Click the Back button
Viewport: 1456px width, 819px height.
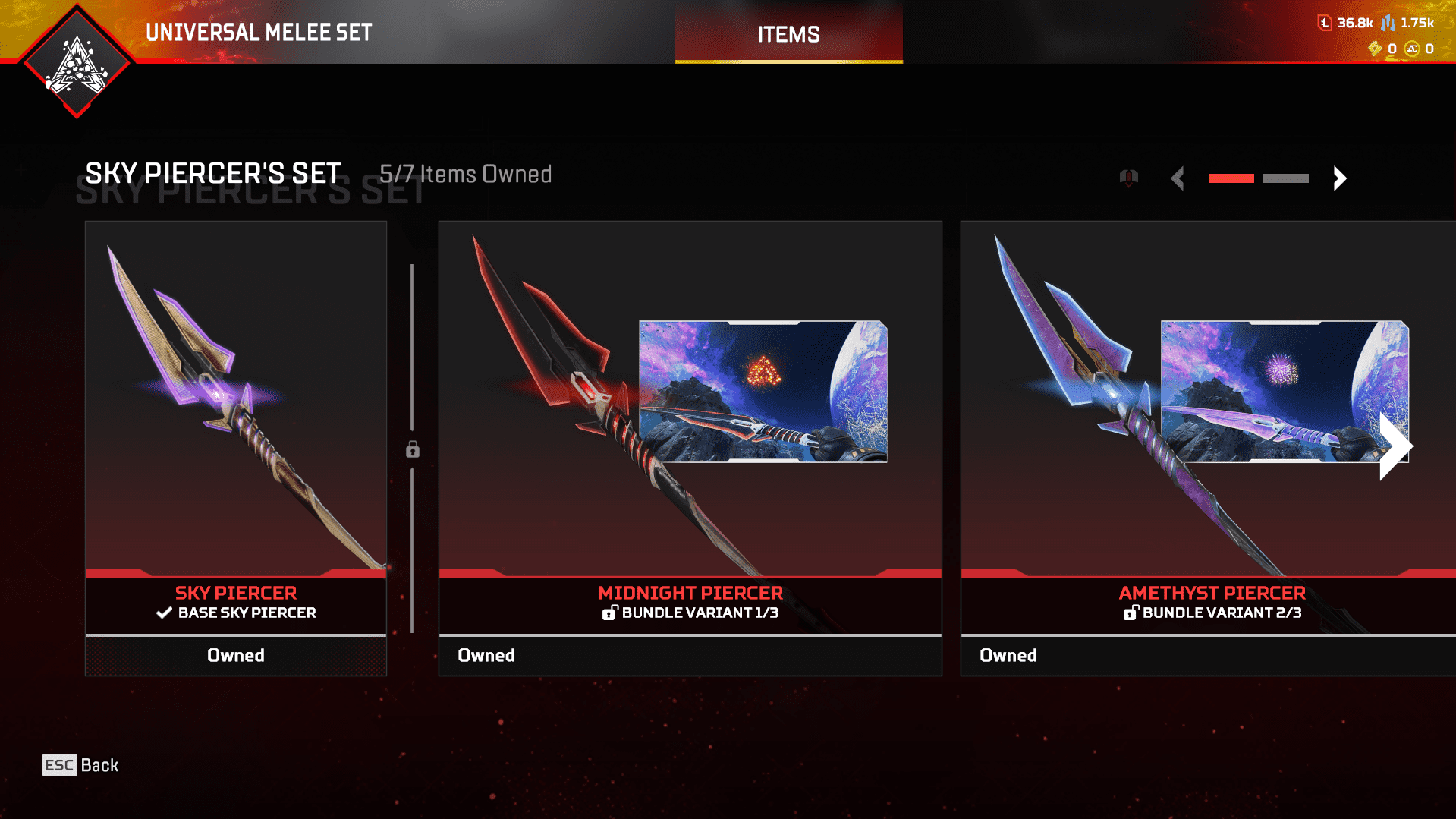(80, 765)
